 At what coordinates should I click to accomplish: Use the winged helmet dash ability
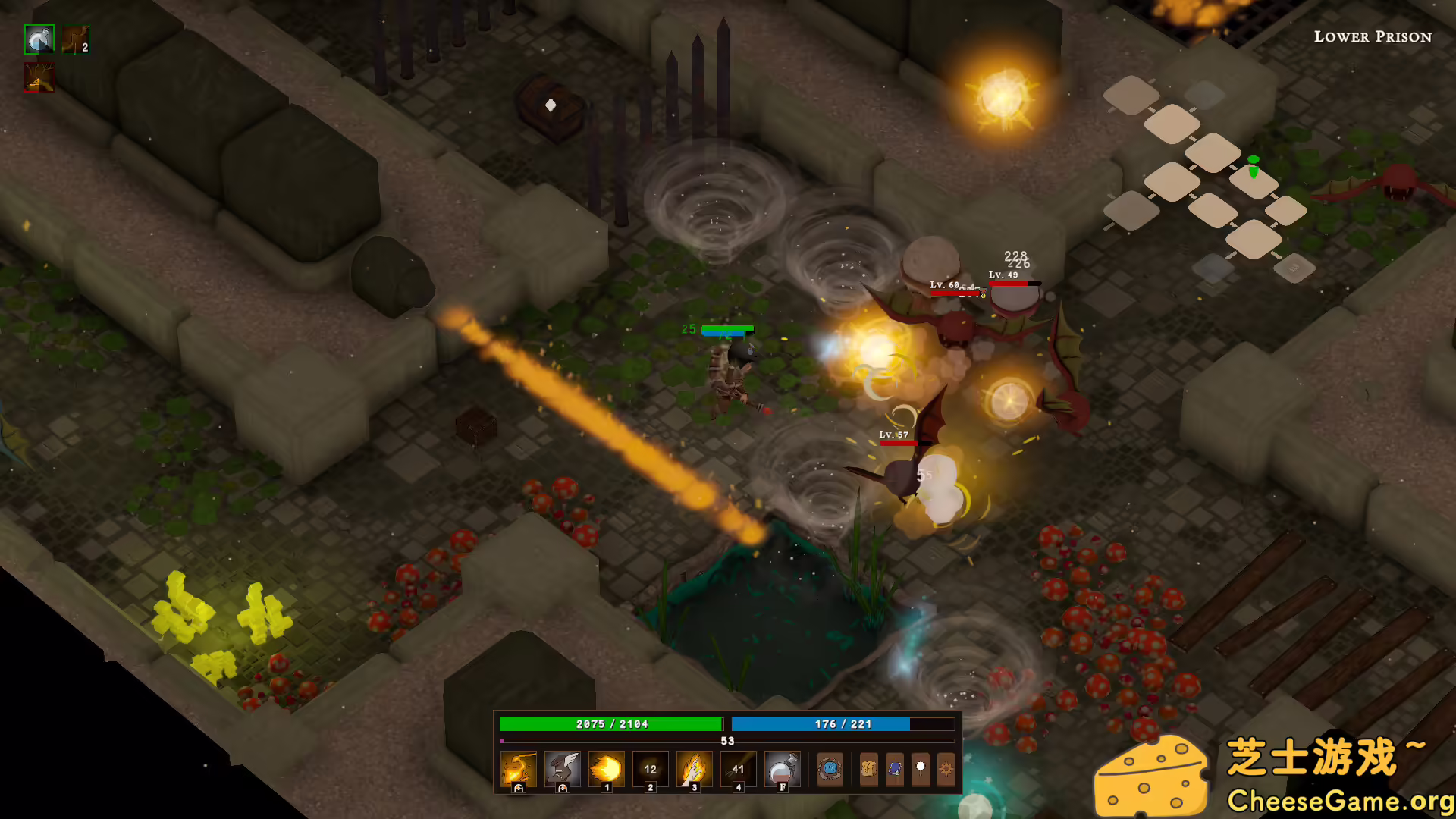(x=563, y=769)
